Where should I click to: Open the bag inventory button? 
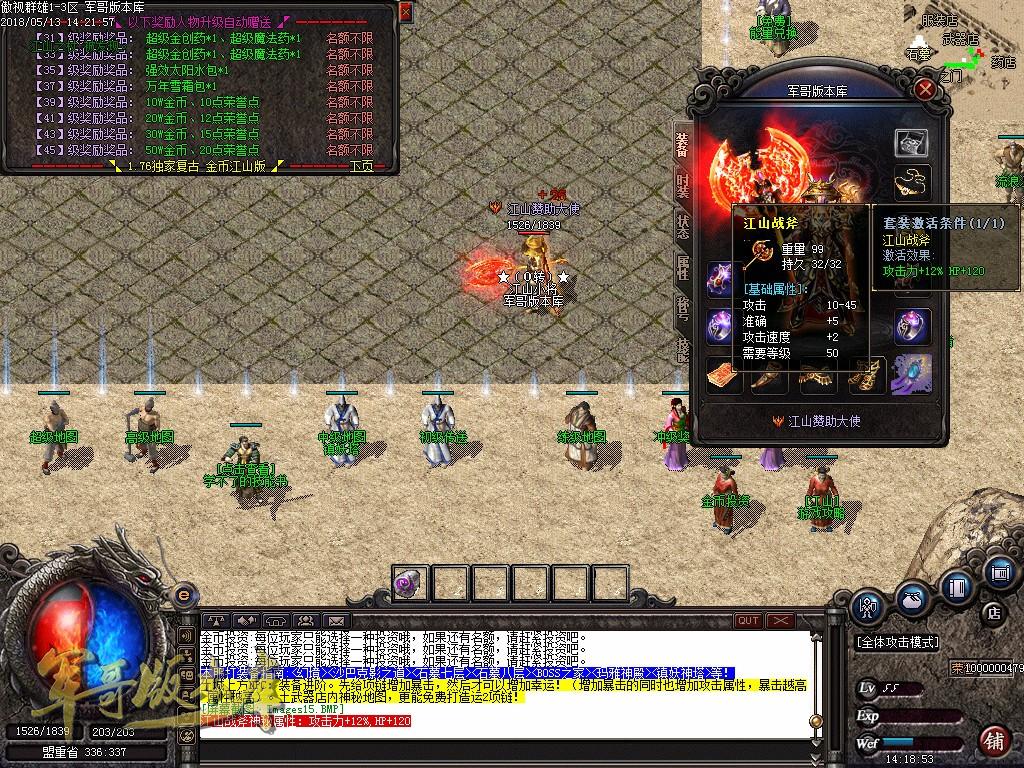[x=912, y=598]
